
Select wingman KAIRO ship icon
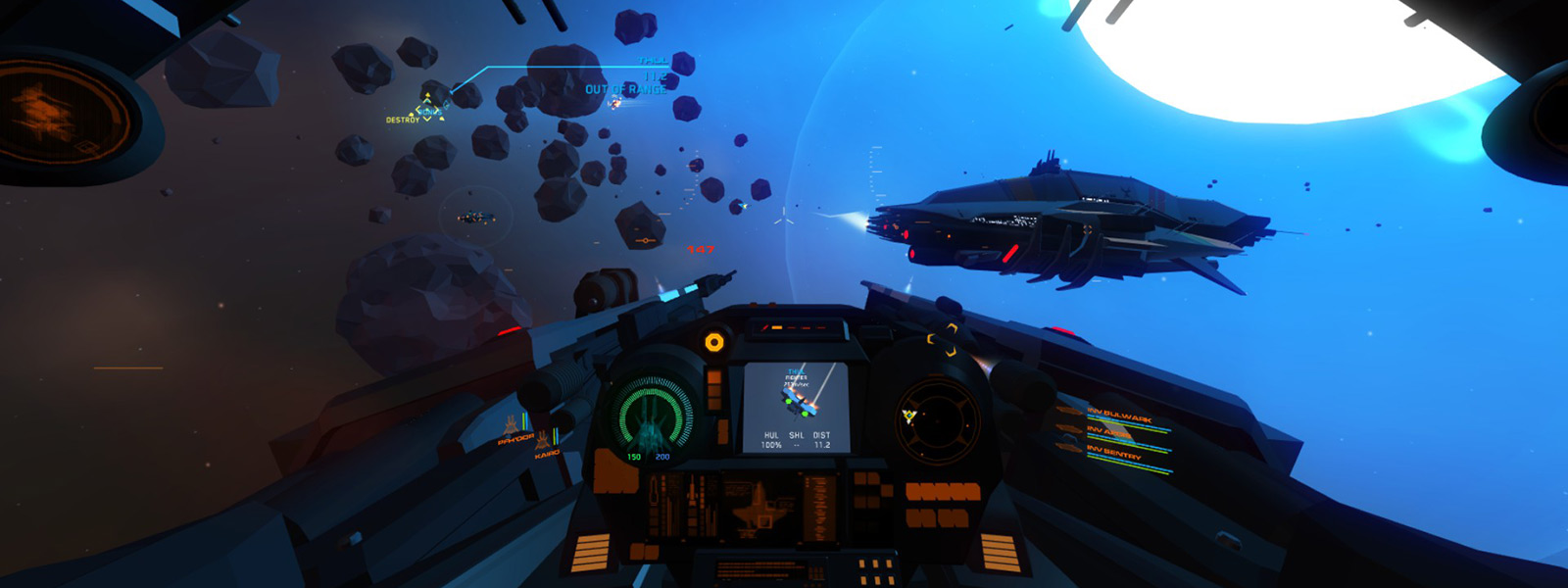point(543,441)
